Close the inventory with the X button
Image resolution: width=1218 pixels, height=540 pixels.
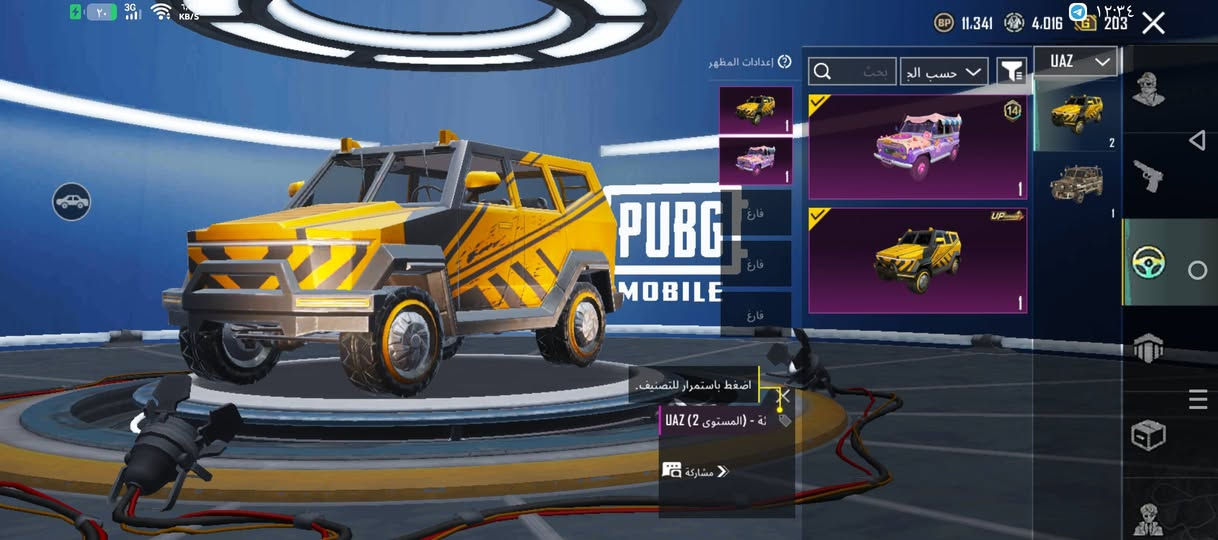coord(1153,23)
